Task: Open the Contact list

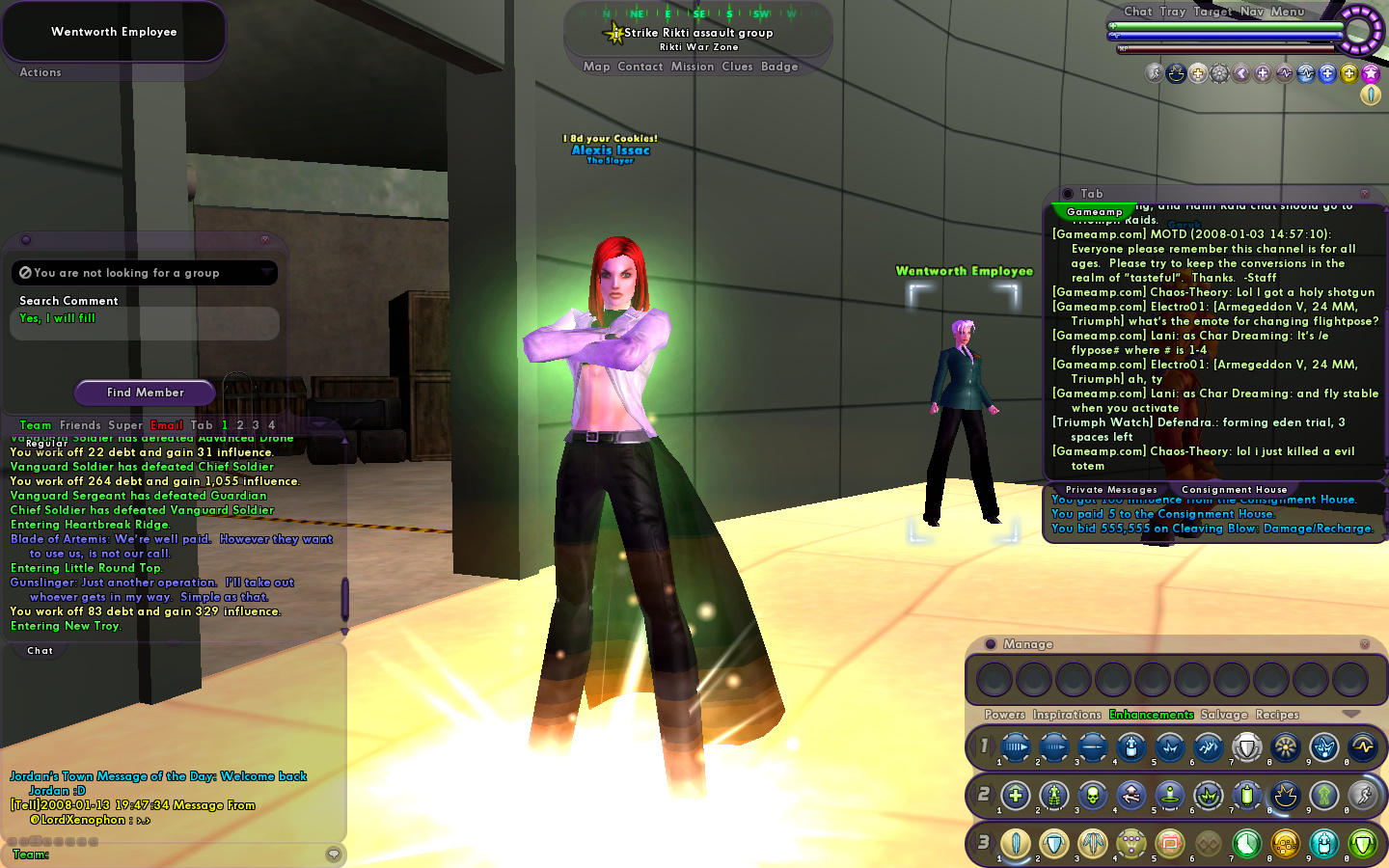Action: pos(640,67)
